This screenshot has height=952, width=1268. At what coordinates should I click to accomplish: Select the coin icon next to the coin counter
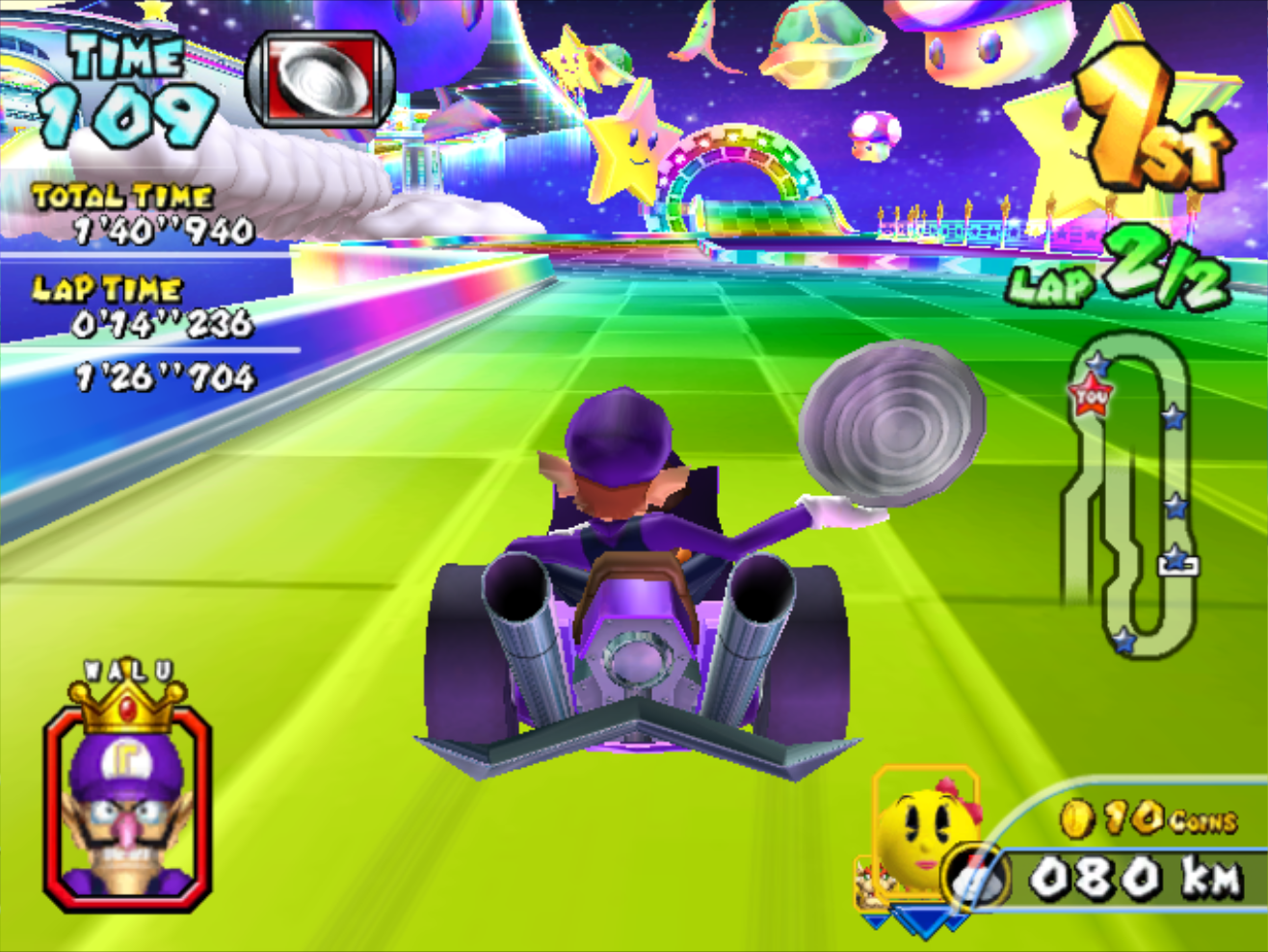(1077, 819)
